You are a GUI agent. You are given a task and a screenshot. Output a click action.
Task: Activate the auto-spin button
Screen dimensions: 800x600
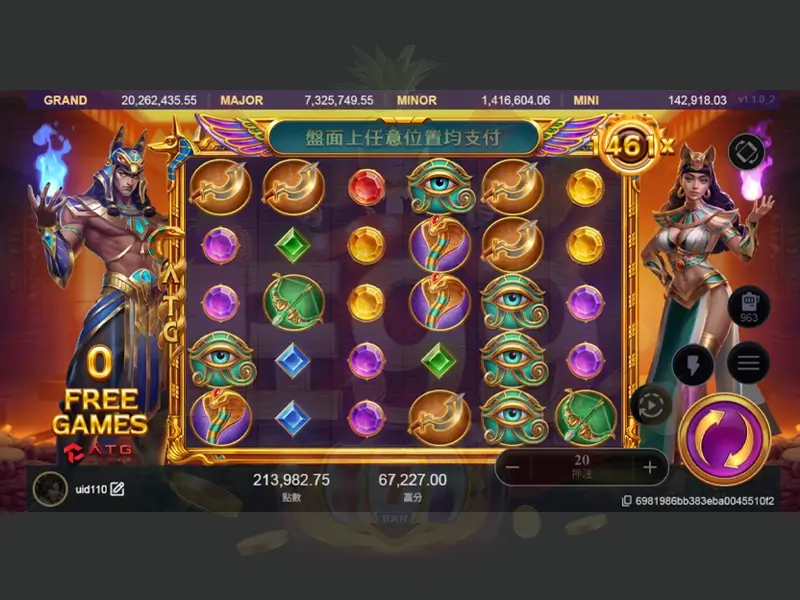pyautogui.click(x=651, y=405)
